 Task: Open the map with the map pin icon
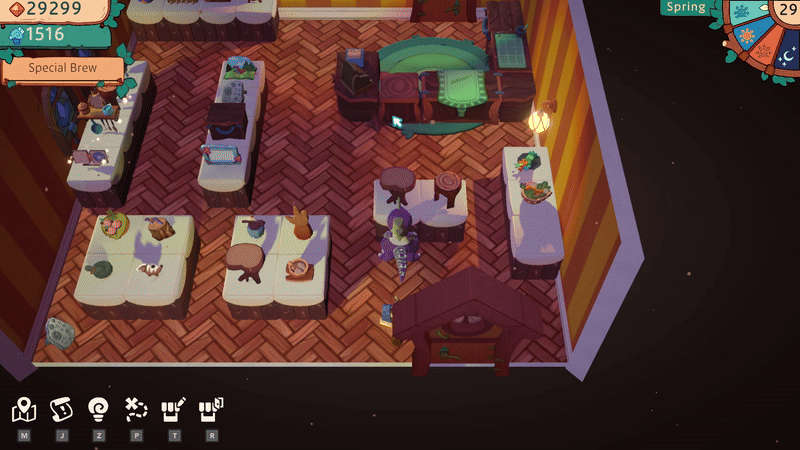(24, 409)
